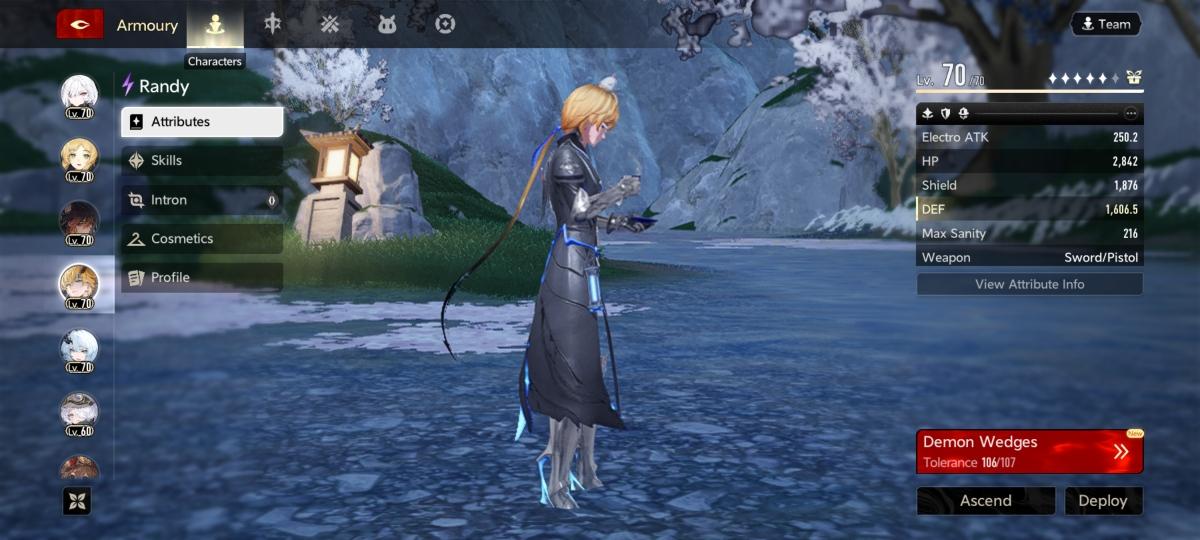Ascend the character

pos(985,501)
